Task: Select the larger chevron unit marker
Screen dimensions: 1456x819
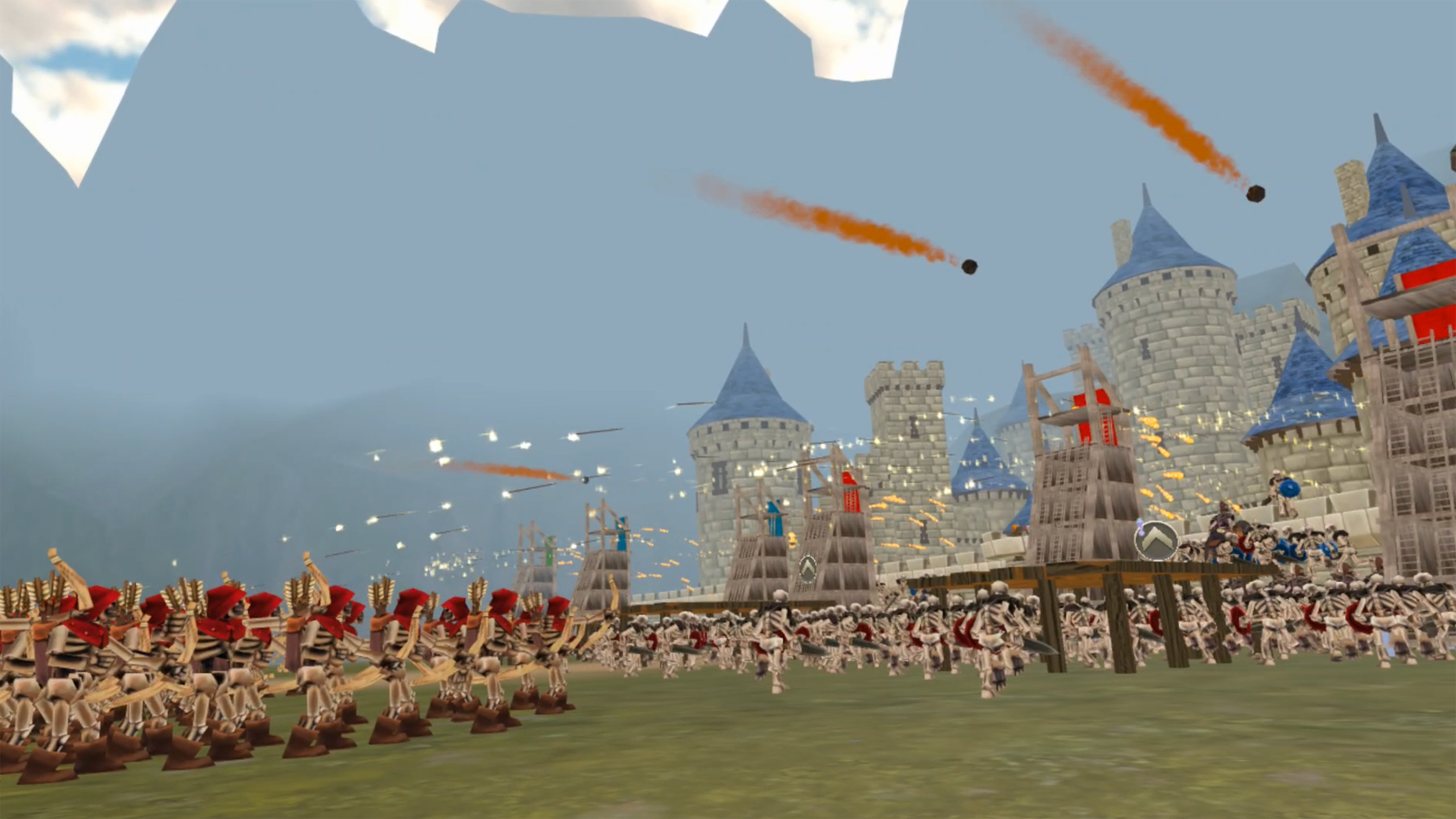Action: point(1156,540)
